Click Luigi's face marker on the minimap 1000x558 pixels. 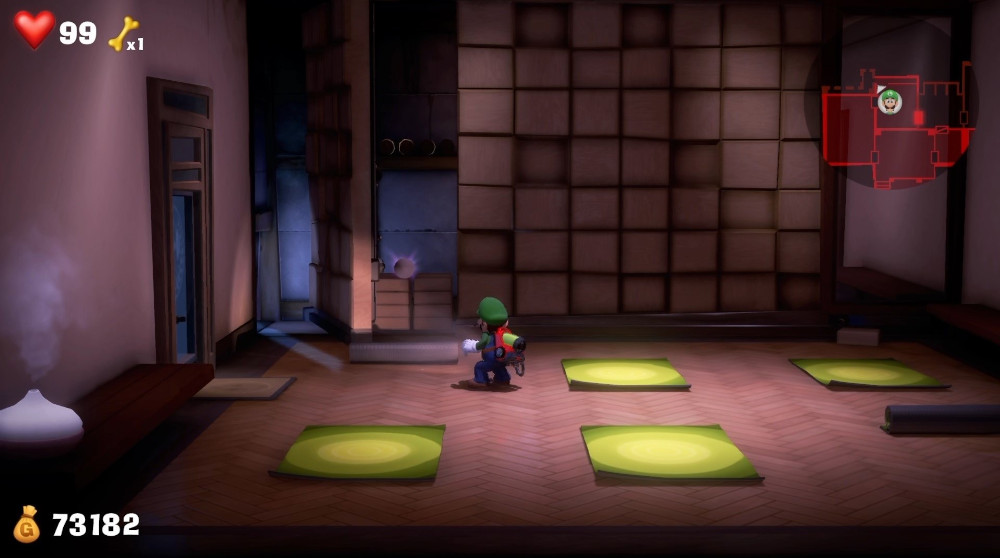889,101
